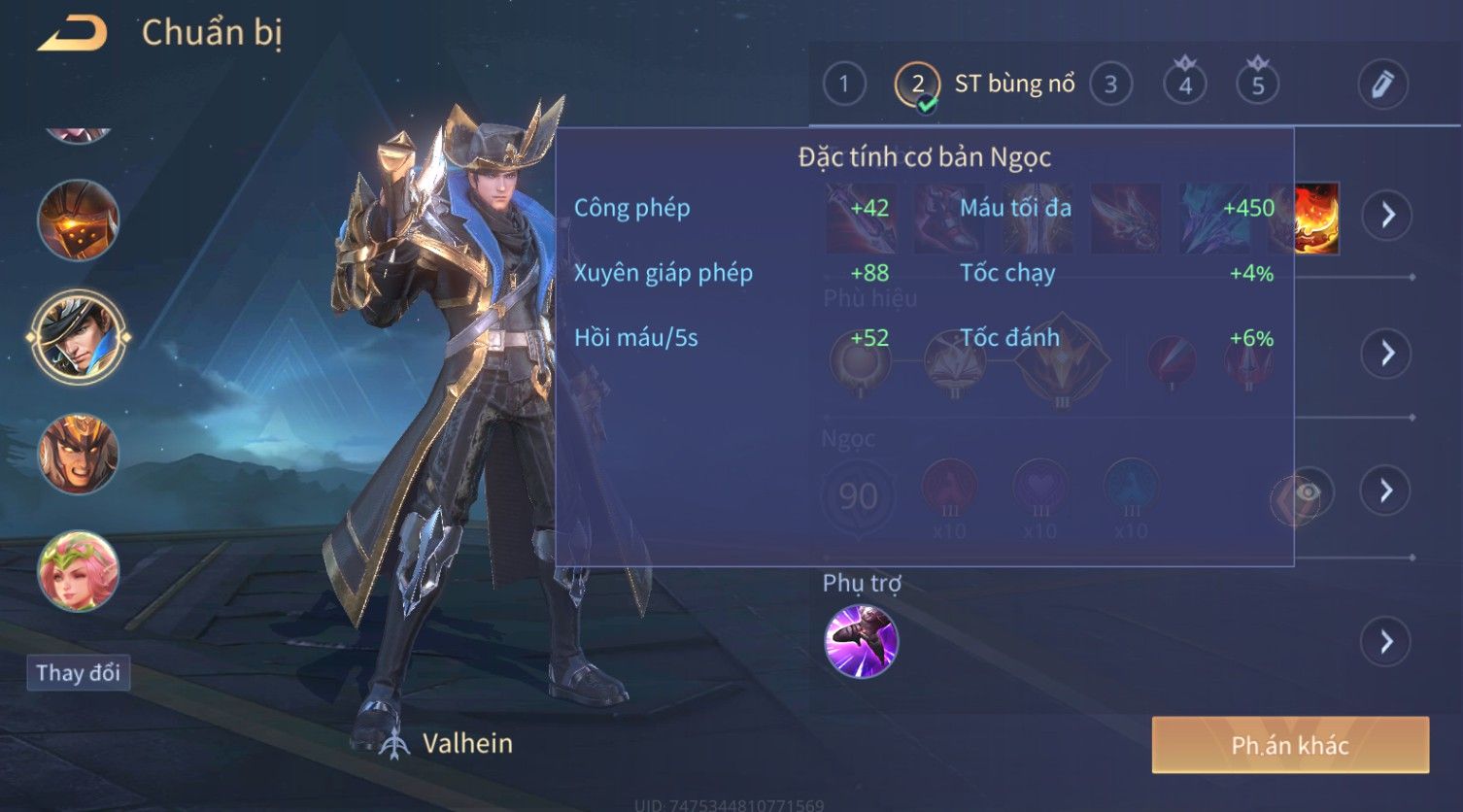Choose preset slot 4

click(x=1184, y=85)
